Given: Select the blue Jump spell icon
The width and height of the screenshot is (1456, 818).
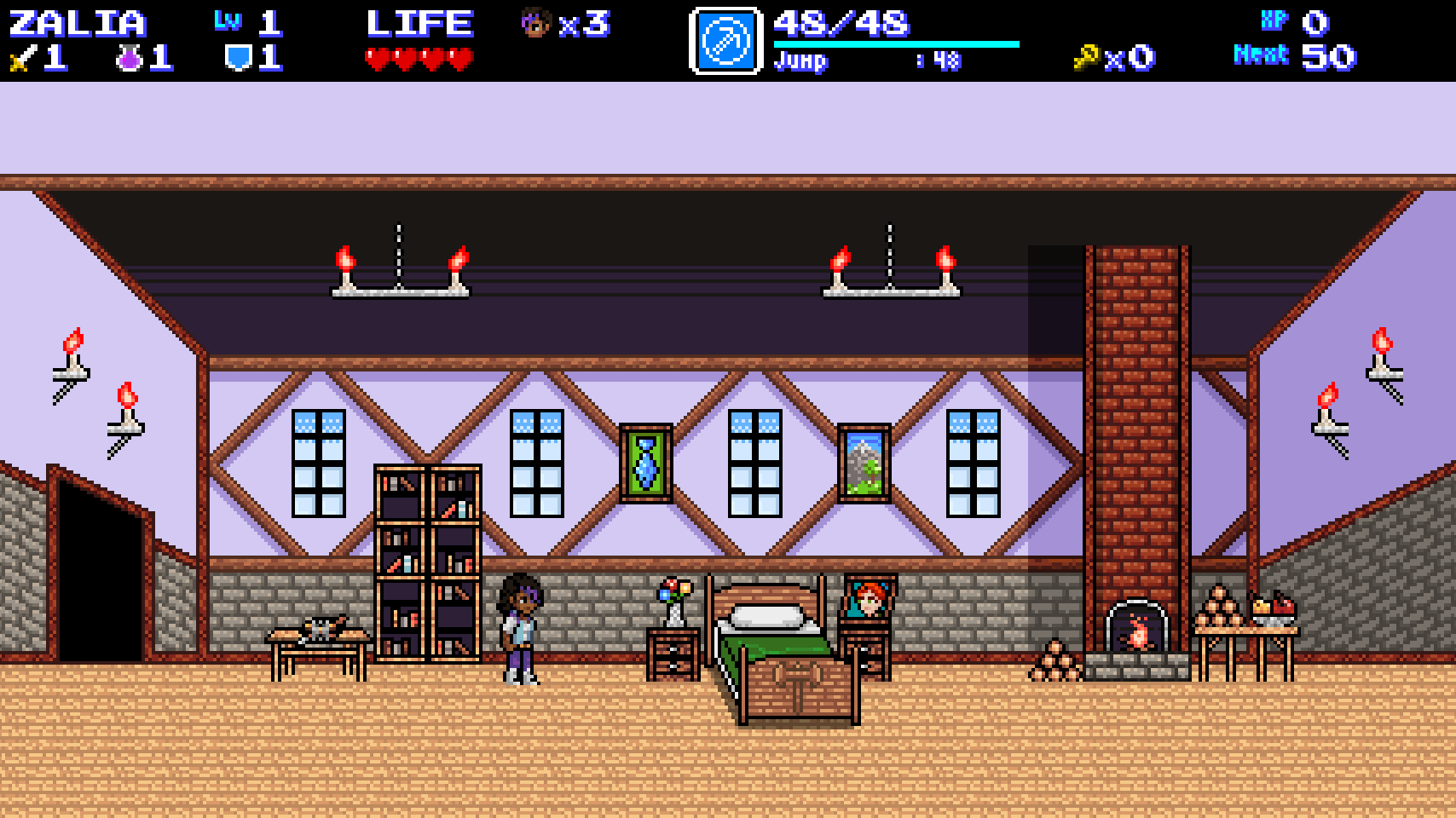Looking at the screenshot, I should click(x=725, y=41).
